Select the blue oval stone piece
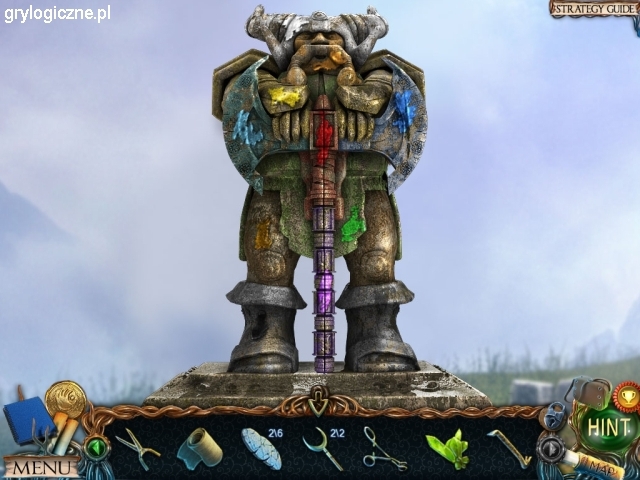The width and height of the screenshot is (640, 480). pos(261,450)
